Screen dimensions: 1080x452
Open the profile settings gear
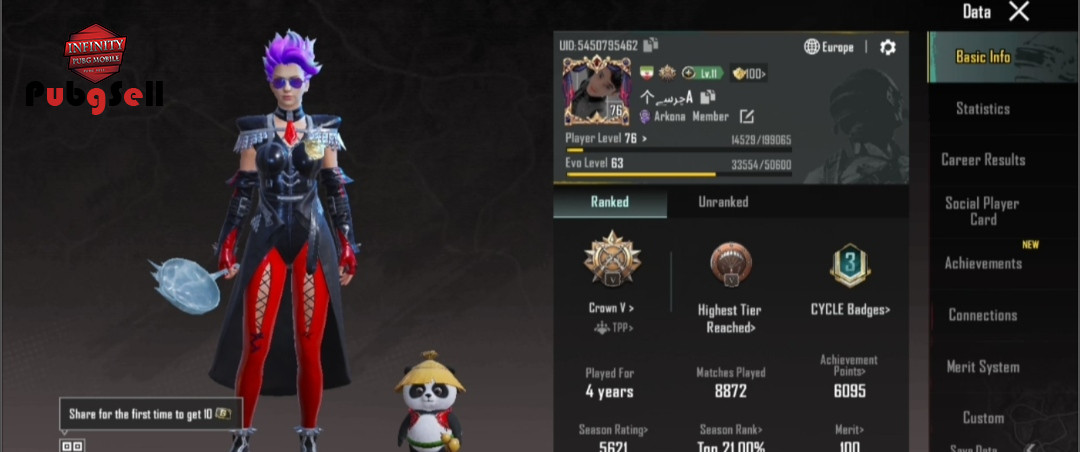(887, 47)
